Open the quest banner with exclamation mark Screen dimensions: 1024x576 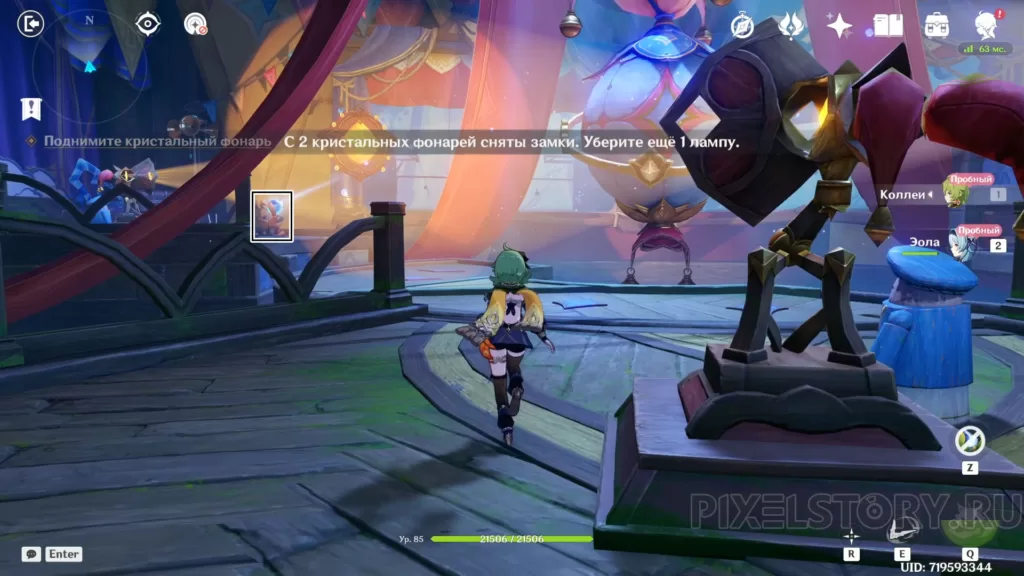point(30,108)
